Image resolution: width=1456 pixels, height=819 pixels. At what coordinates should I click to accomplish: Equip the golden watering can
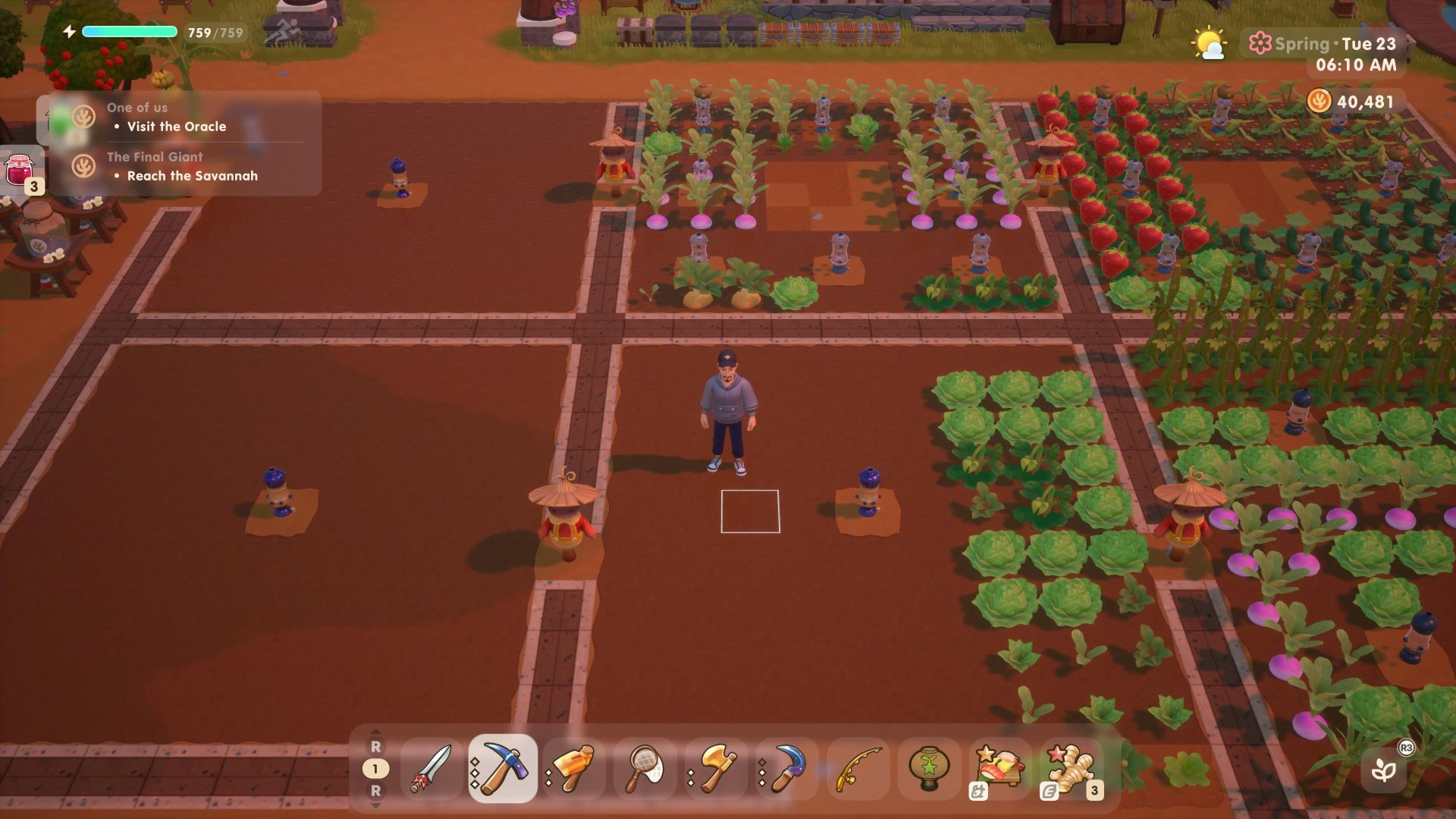(x=574, y=769)
